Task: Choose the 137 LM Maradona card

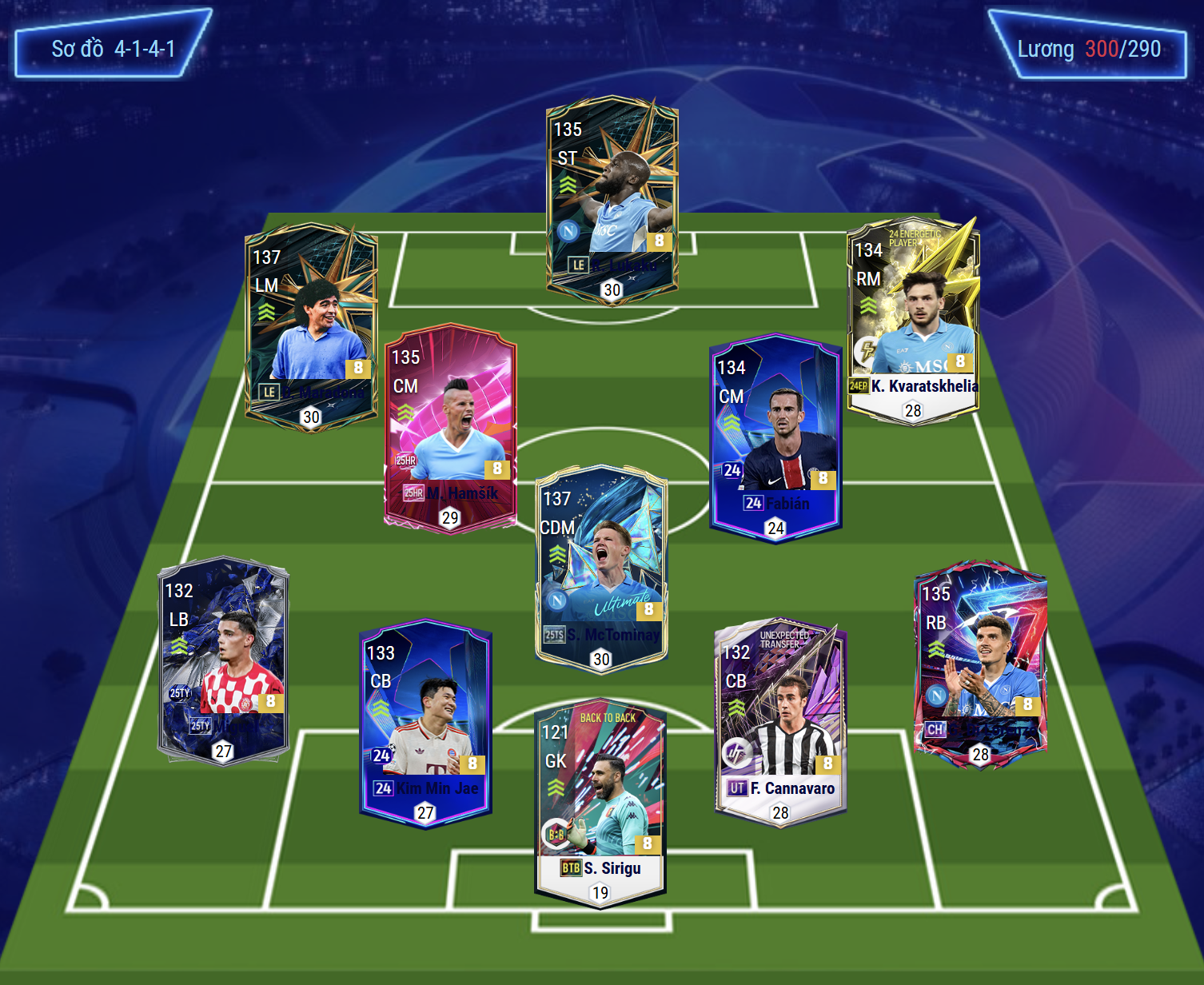Action: point(310,328)
